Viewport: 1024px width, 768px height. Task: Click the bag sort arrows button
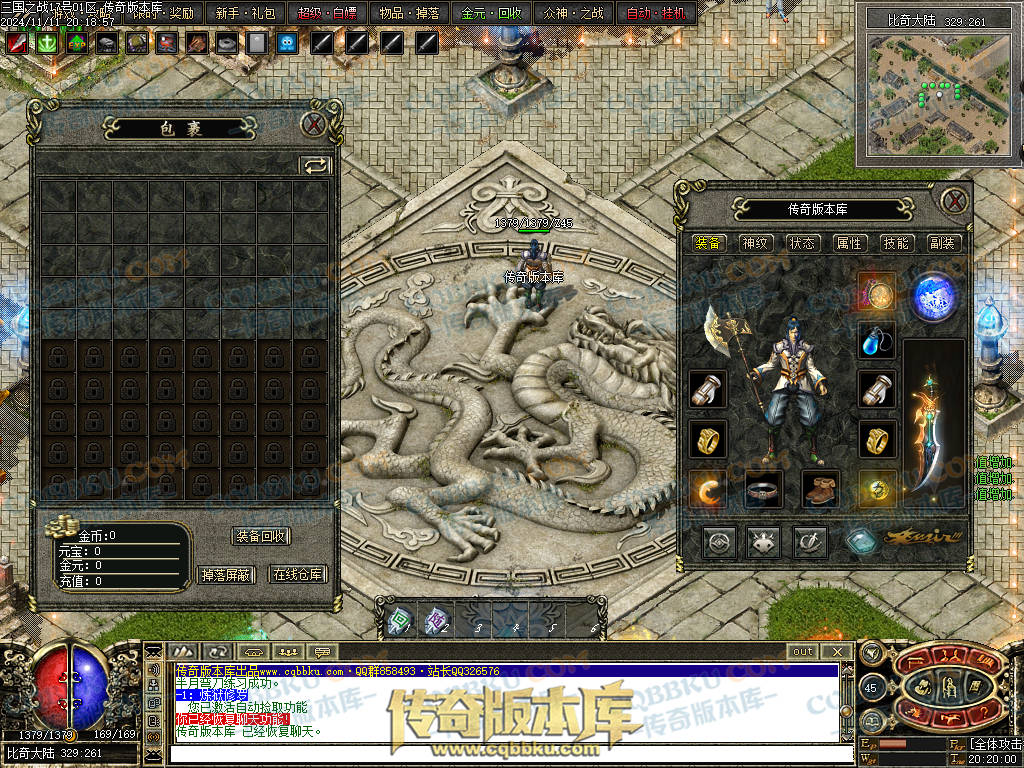click(x=316, y=166)
